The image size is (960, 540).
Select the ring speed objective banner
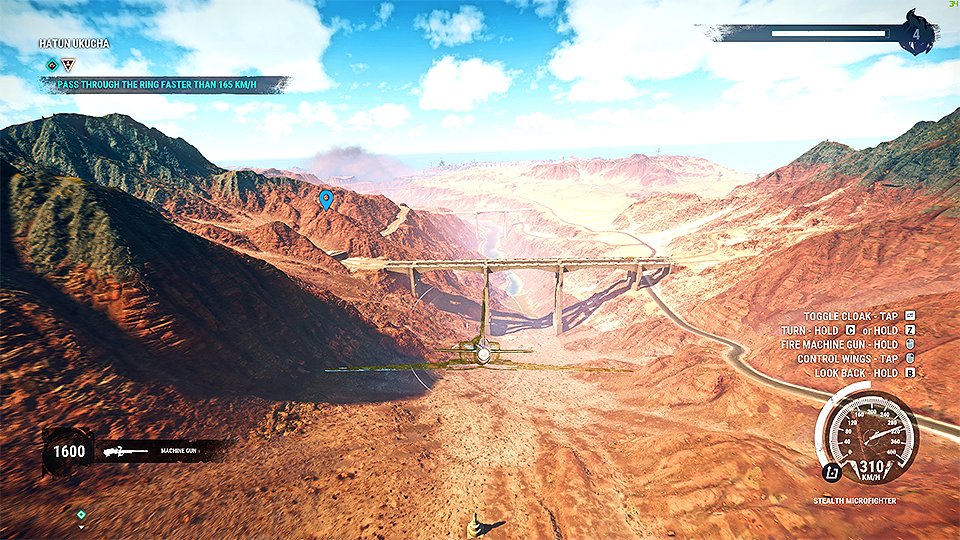pyautogui.click(x=165, y=85)
